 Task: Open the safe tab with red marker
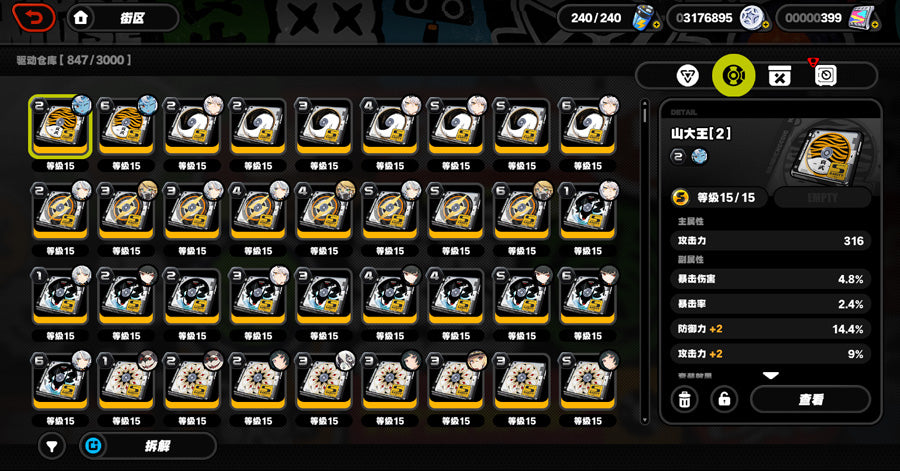[826, 76]
